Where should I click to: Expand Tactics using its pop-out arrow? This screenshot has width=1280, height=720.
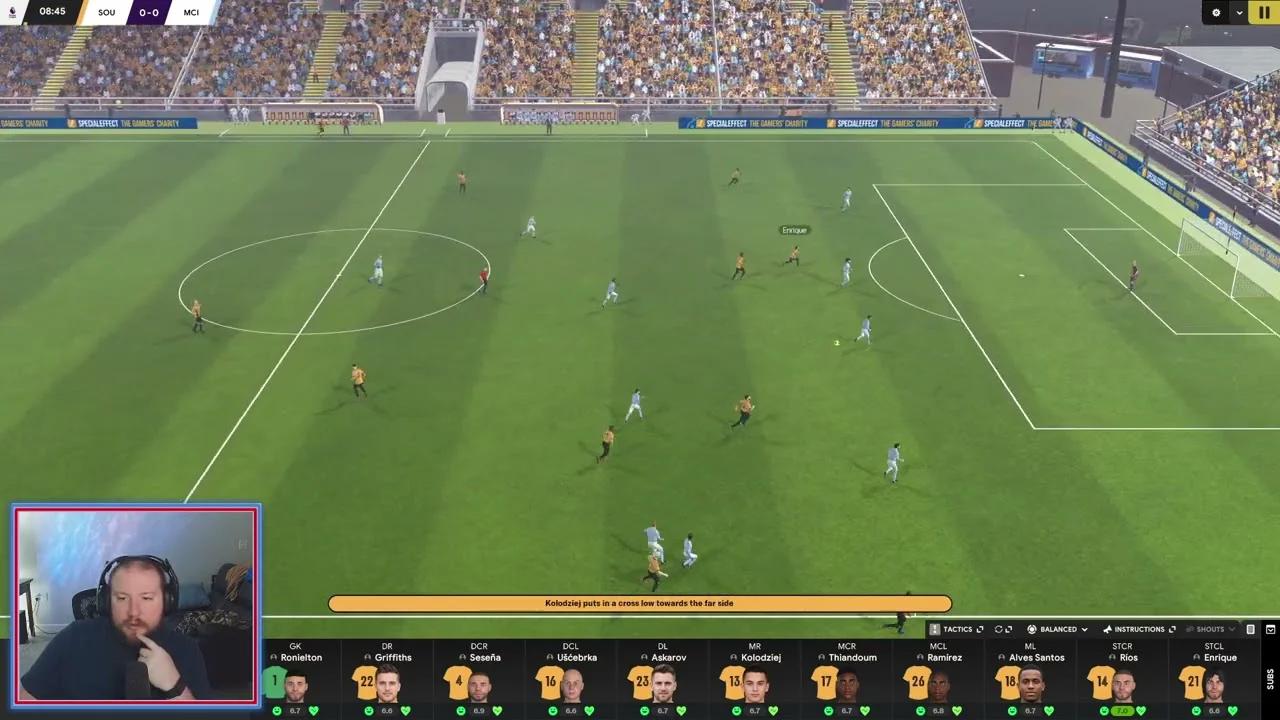point(978,629)
